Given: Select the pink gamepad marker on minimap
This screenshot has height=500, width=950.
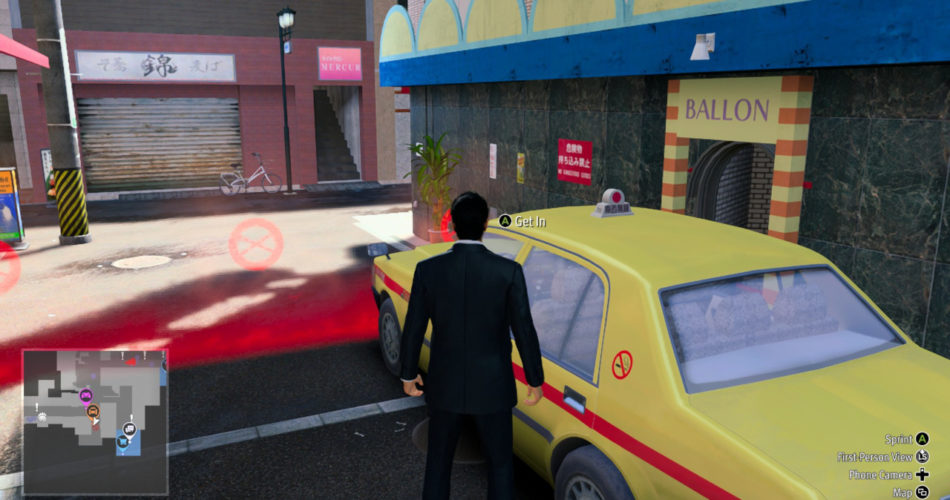Looking at the screenshot, I should (x=86, y=395).
